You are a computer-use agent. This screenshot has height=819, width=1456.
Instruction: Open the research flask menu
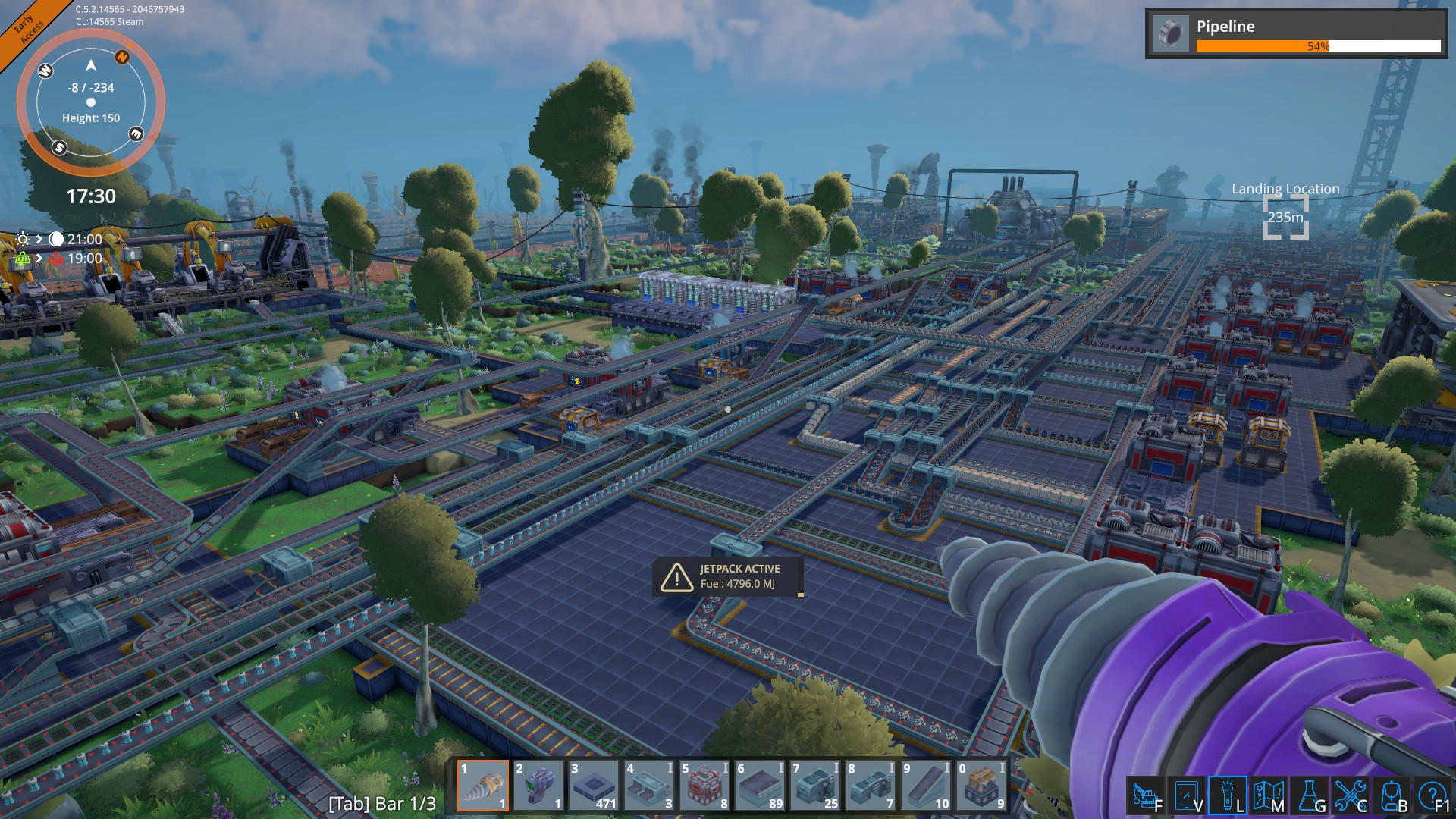[x=1309, y=796]
